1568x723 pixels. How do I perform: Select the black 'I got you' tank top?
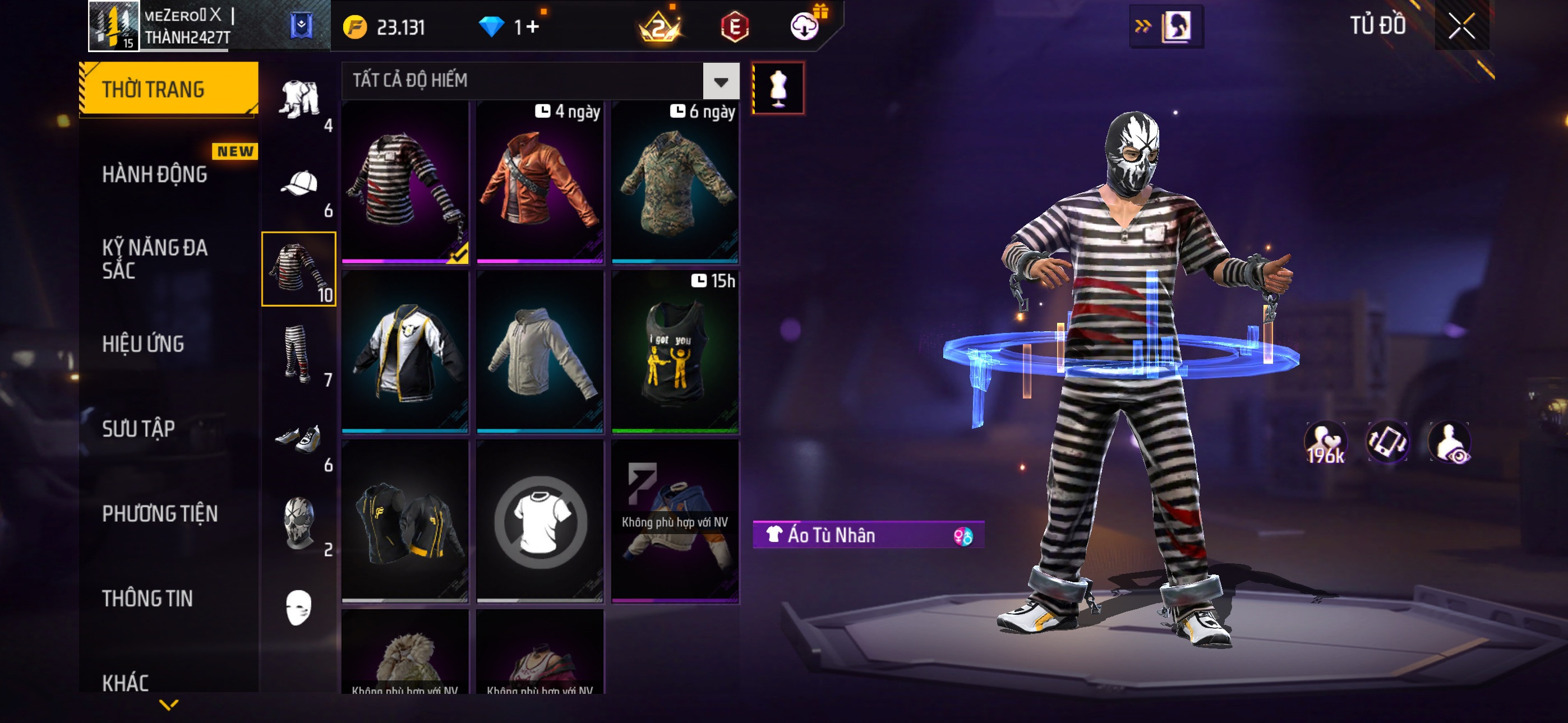[675, 352]
